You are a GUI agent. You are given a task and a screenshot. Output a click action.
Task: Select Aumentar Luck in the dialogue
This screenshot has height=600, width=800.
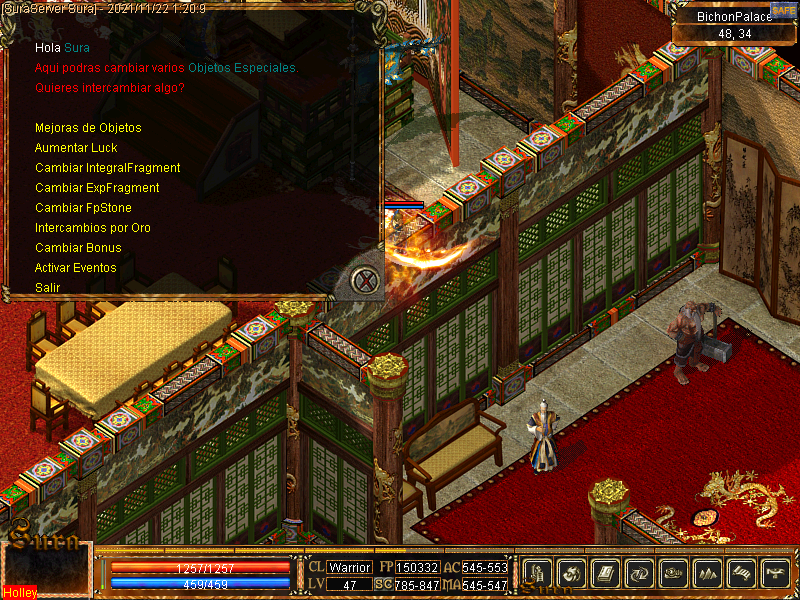coord(76,148)
